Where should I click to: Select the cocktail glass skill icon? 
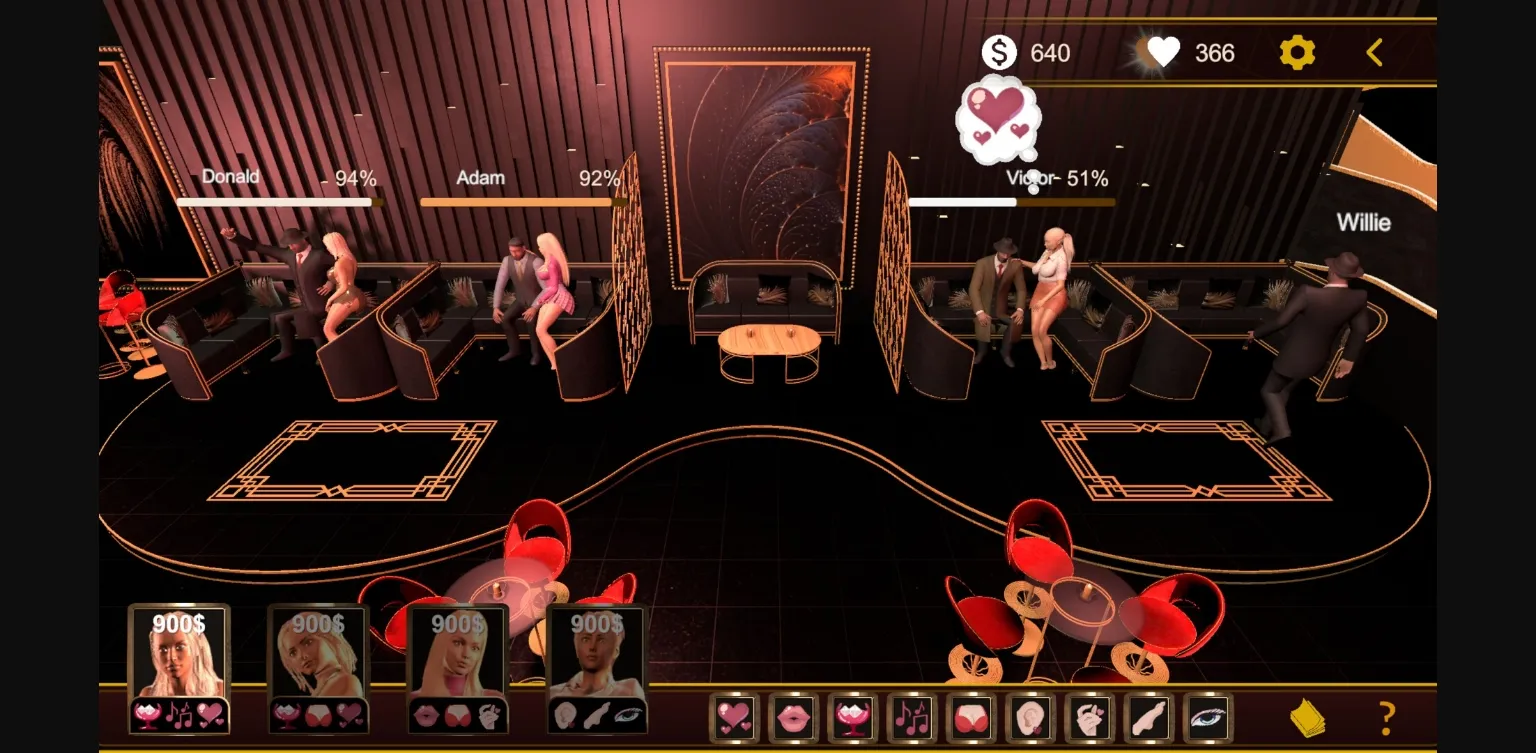853,718
